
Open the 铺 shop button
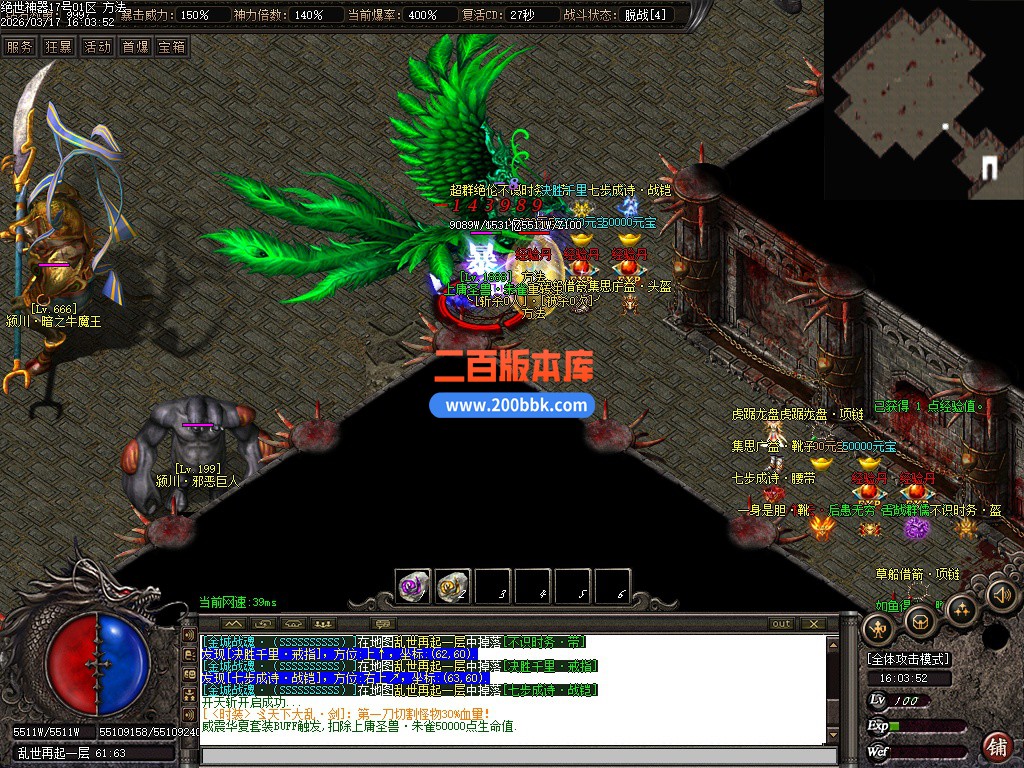point(997,745)
